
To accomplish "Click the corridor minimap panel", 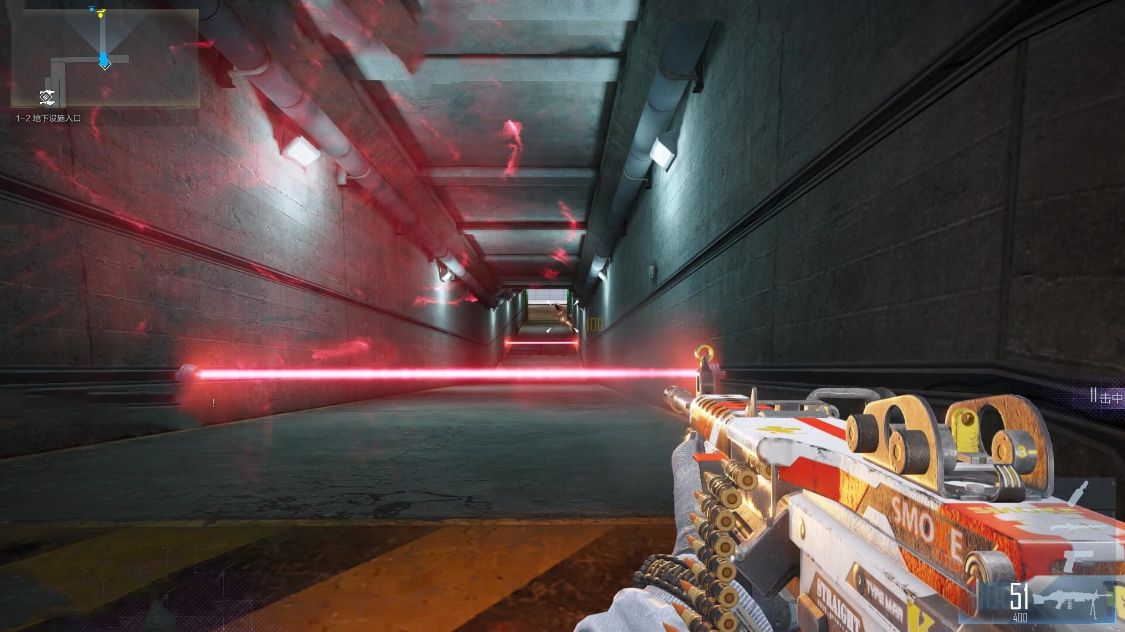I will [104, 57].
